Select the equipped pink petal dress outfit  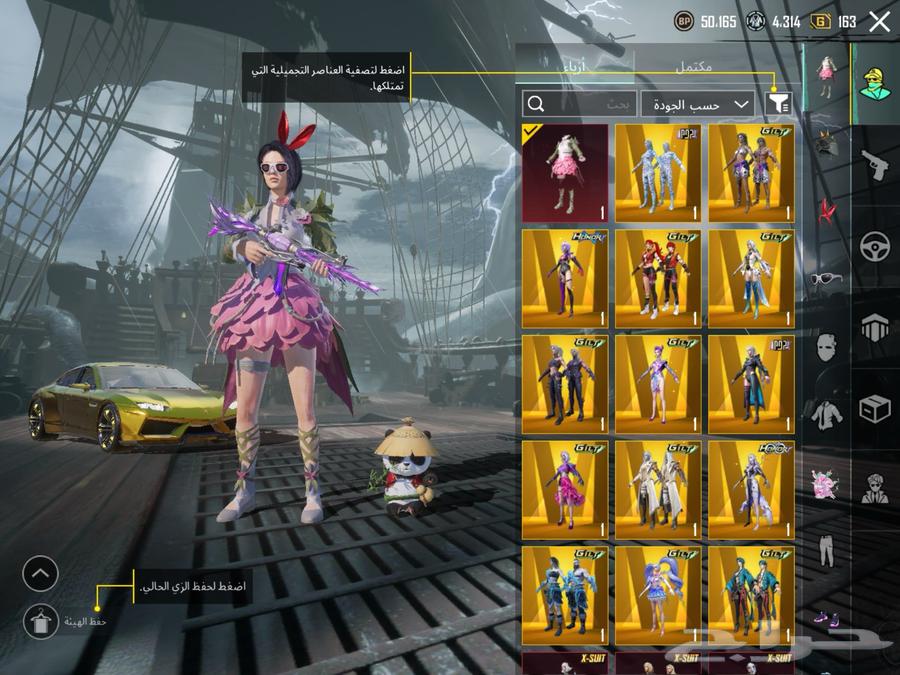(565, 173)
